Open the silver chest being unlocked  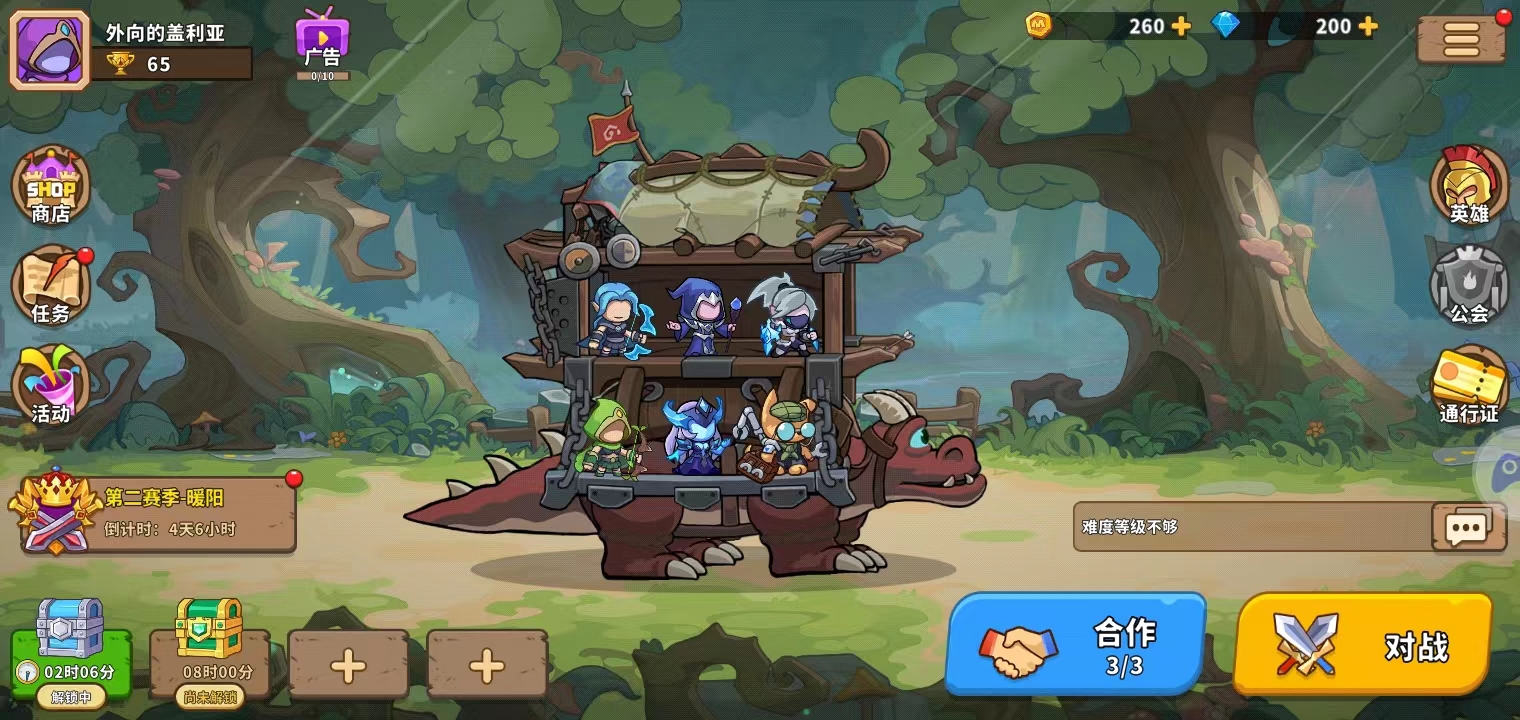tap(71, 645)
